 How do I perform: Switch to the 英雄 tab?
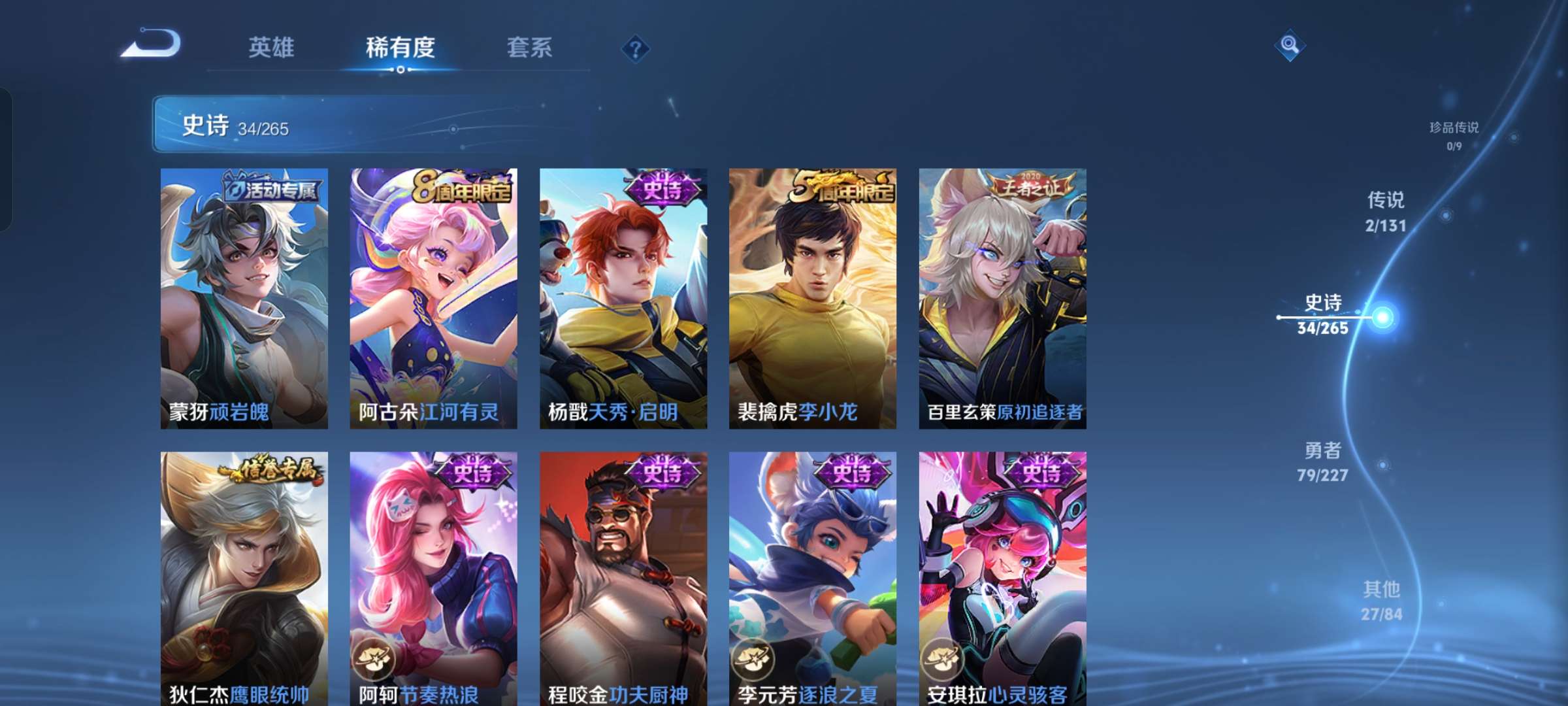tap(272, 47)
